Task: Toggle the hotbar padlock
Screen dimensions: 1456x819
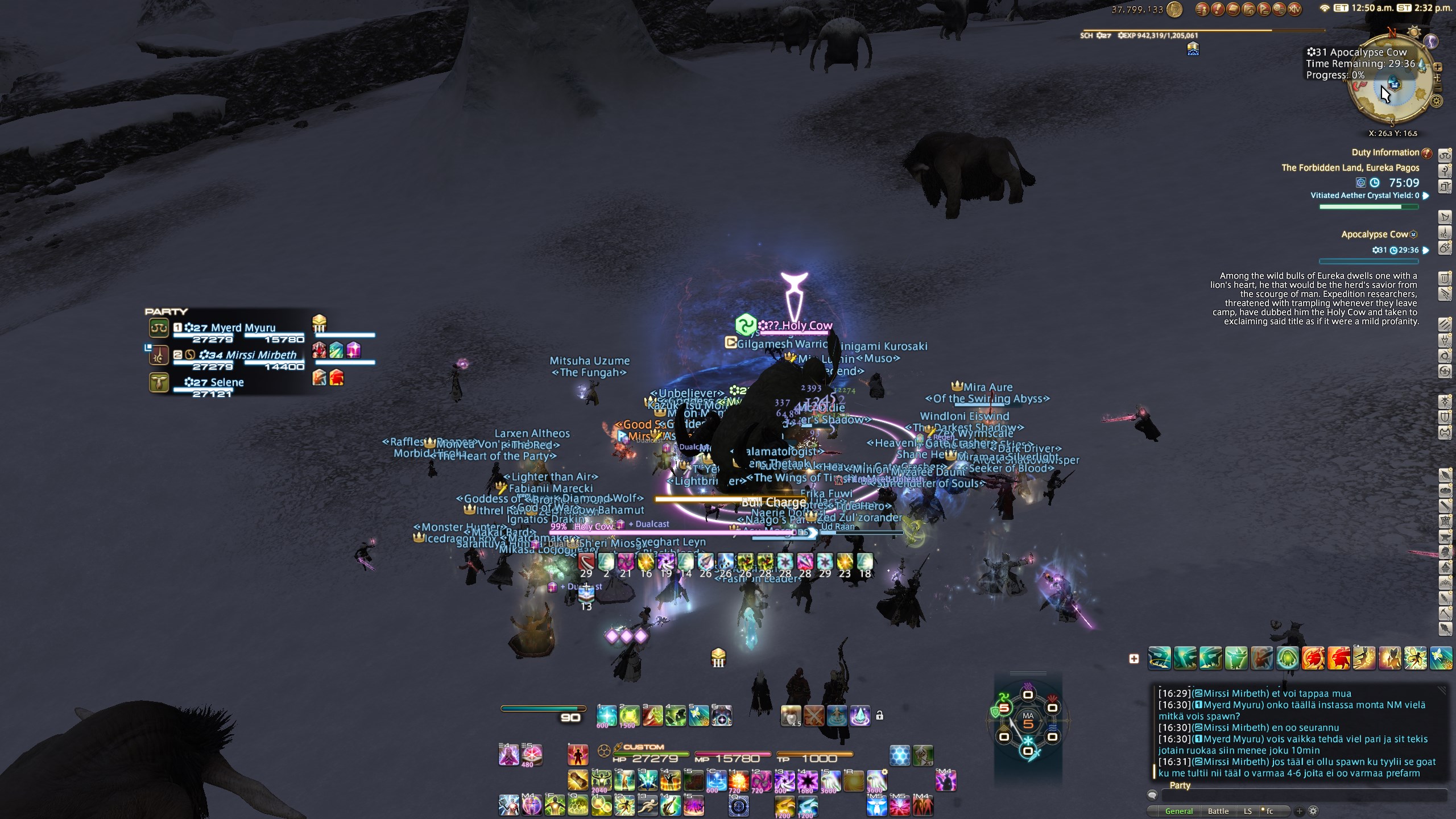Action: 879,715
